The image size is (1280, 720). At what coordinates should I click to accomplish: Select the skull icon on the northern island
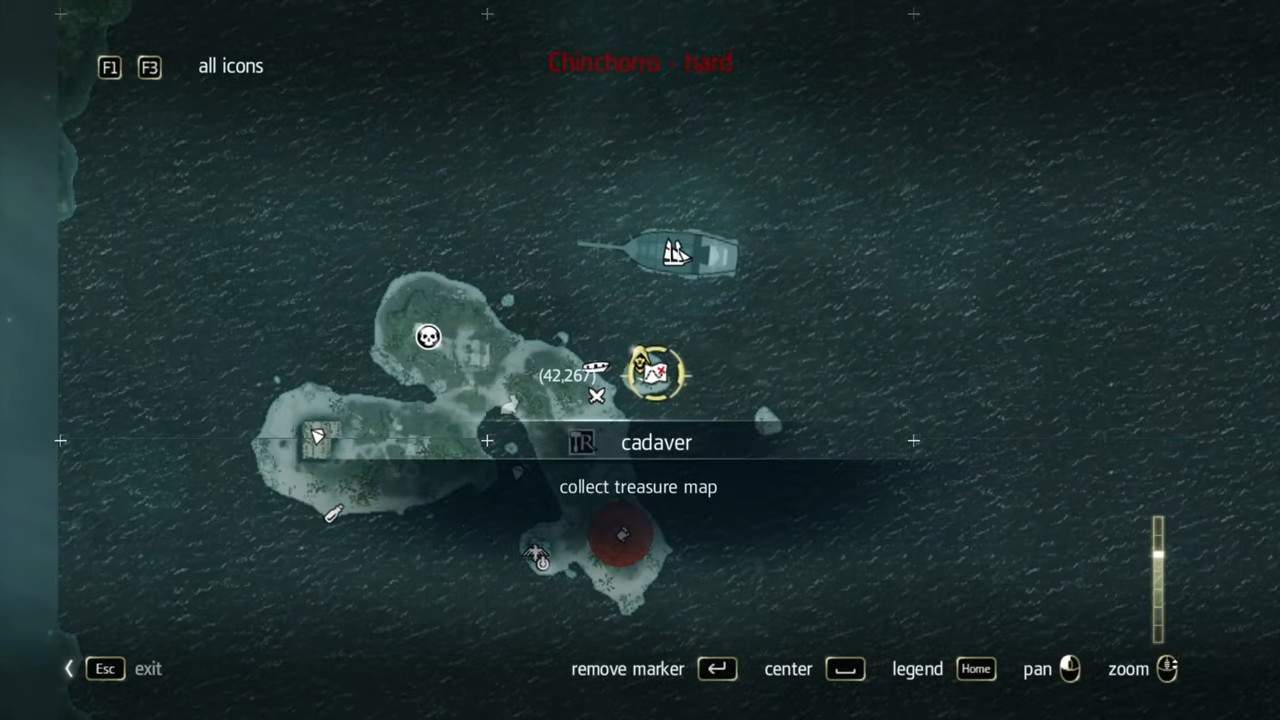coord(428,336)
